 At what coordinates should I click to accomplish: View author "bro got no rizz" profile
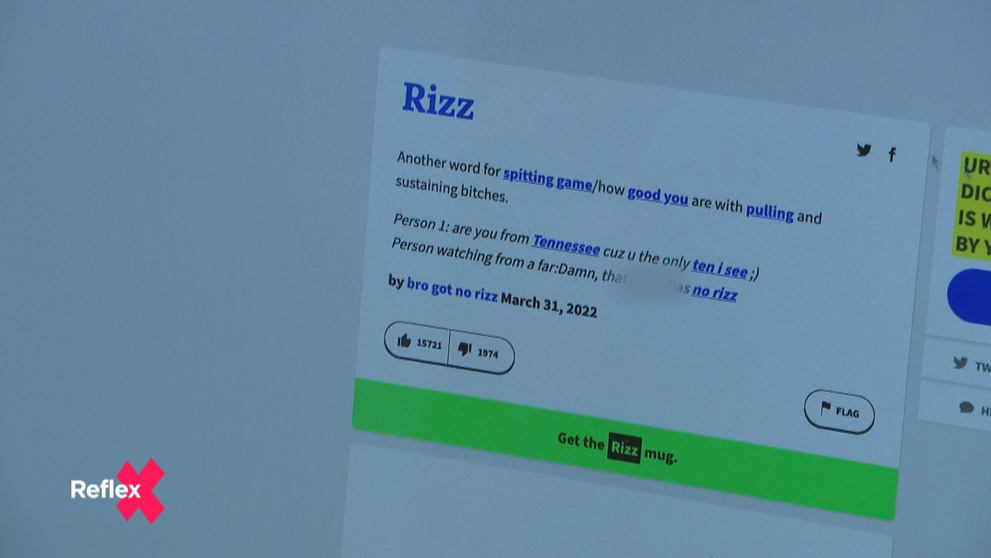pyautogui.click(x=451, y=289)
